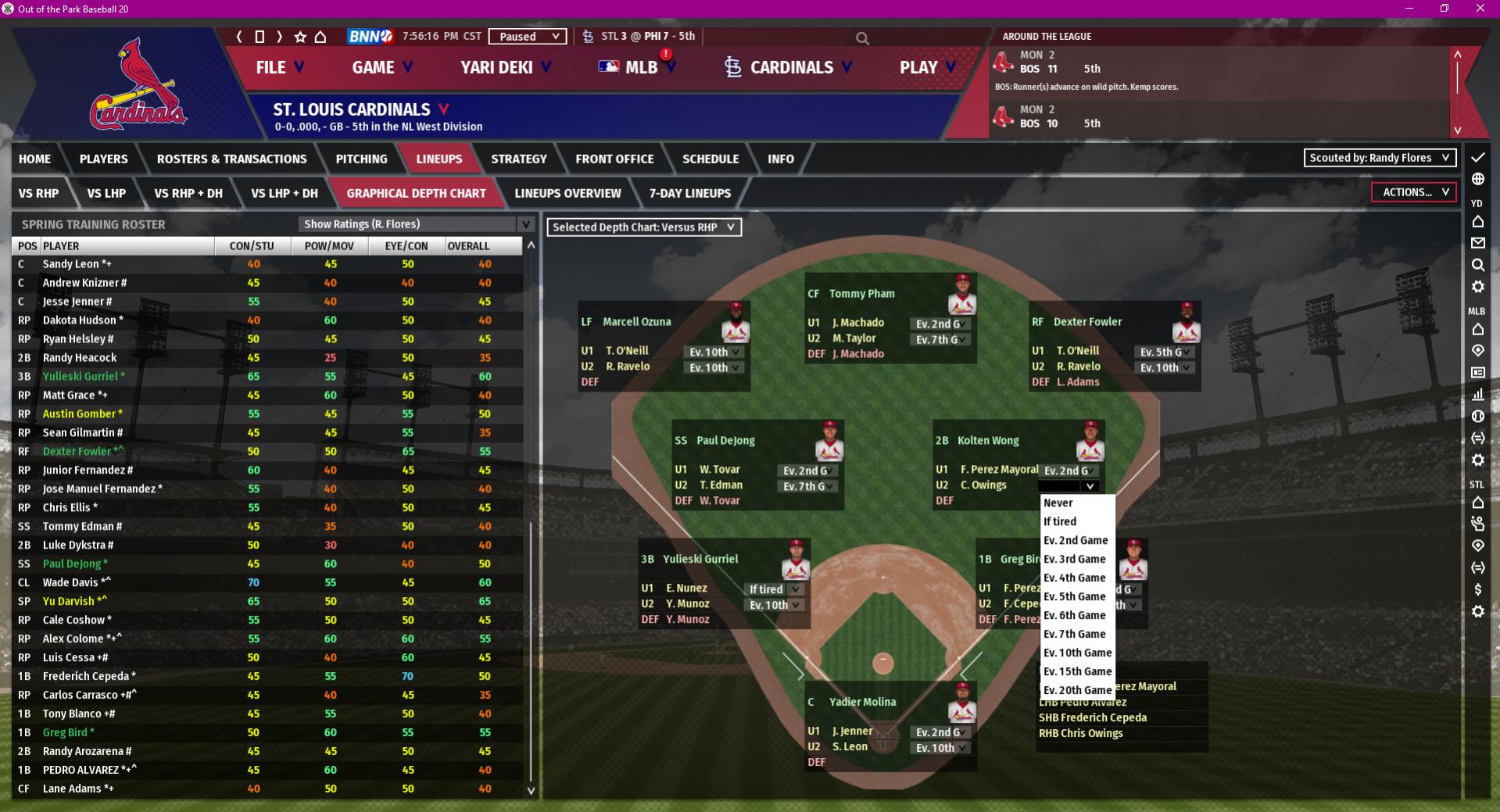Open the 7-Day Lineups sub-tab
This screenshot has width=1500, height=812.
[689, 193]
